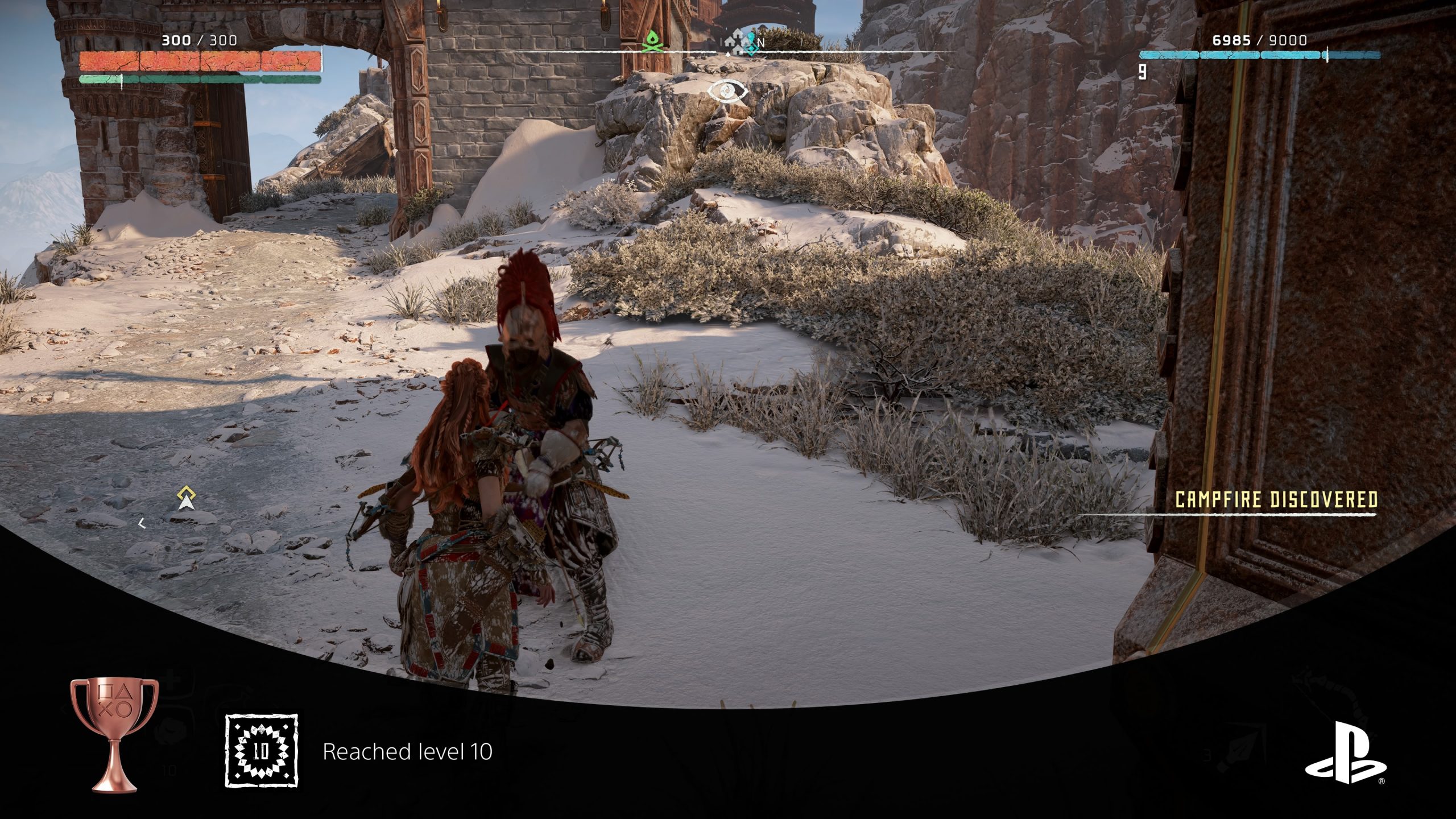The image size is (1456, 819).
Task: Click the Campfire Discovered notification
Action: (1276, 499)
